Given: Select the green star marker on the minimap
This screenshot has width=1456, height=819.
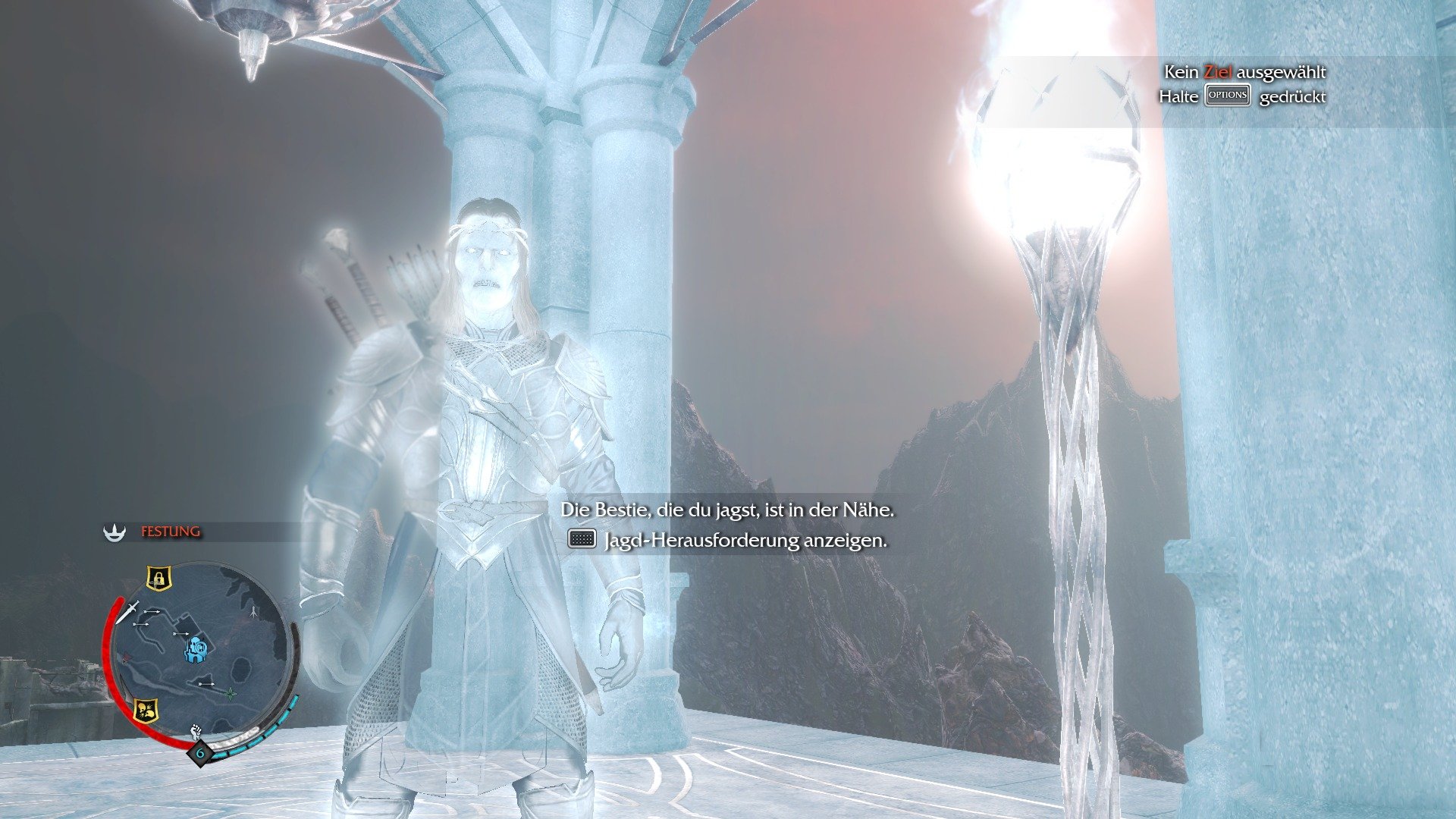Looking at the screenshot, I should coord(230,692).
